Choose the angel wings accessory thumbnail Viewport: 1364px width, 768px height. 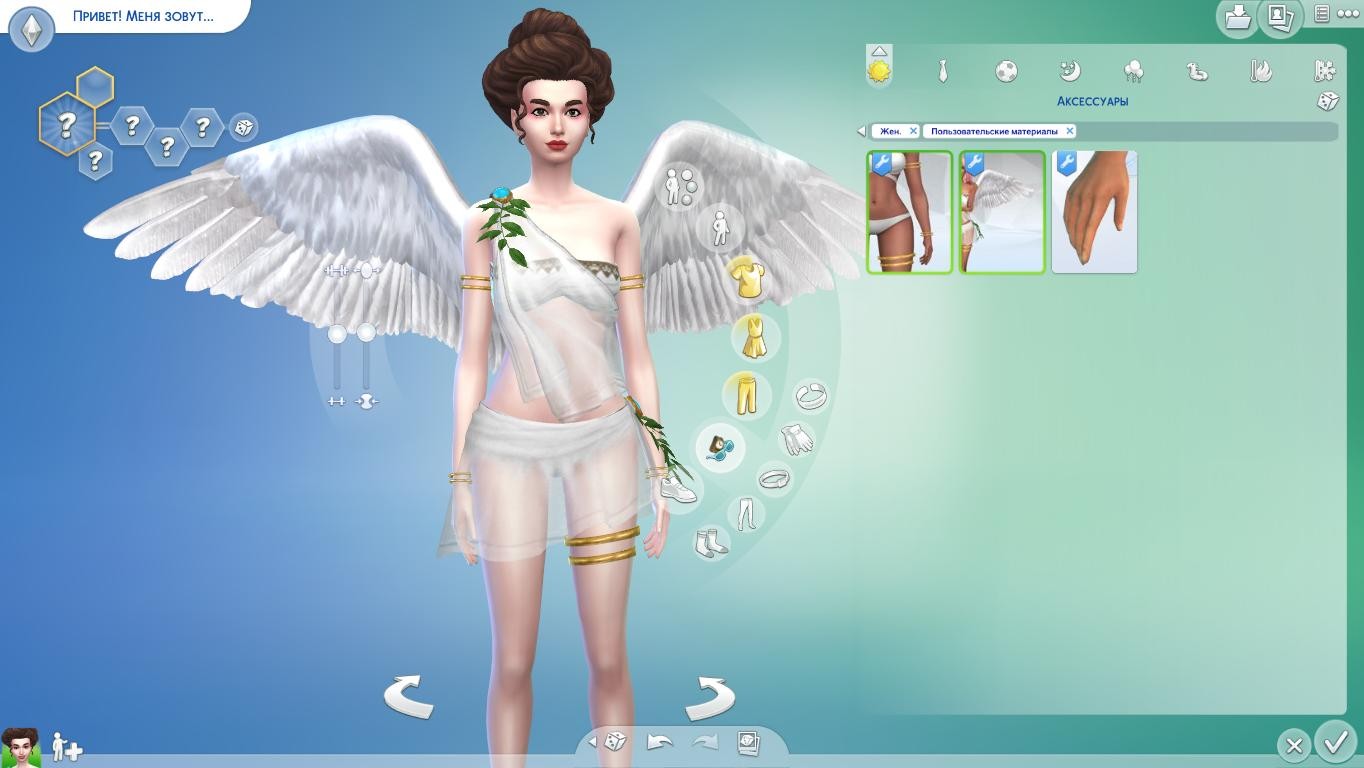pyautogui.click(x=1002, y=212)
